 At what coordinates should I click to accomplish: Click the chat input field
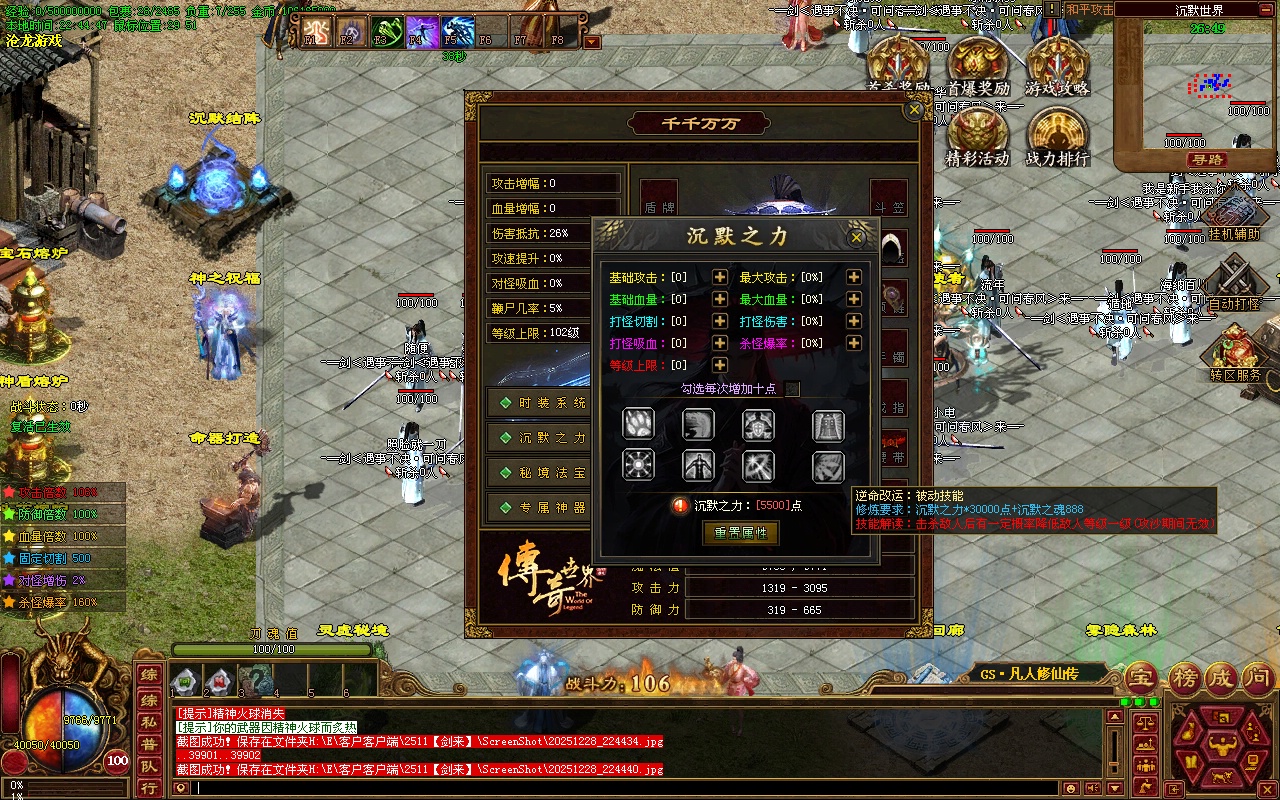click(x=640, y=788)
